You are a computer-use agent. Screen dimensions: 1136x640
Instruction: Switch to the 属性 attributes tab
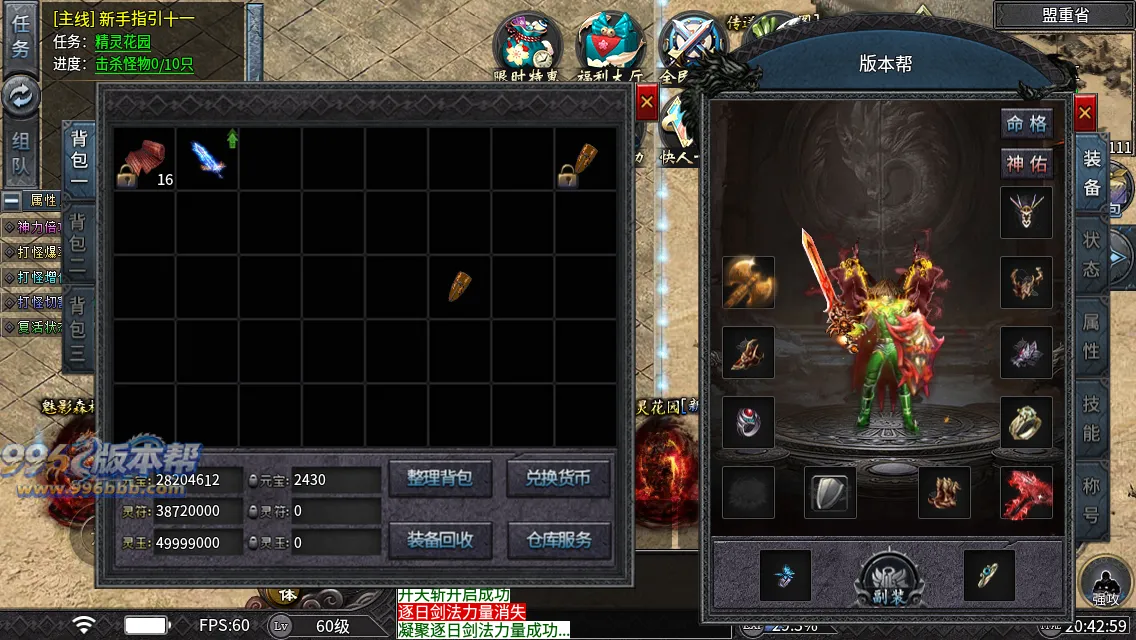click(1091, 337)
